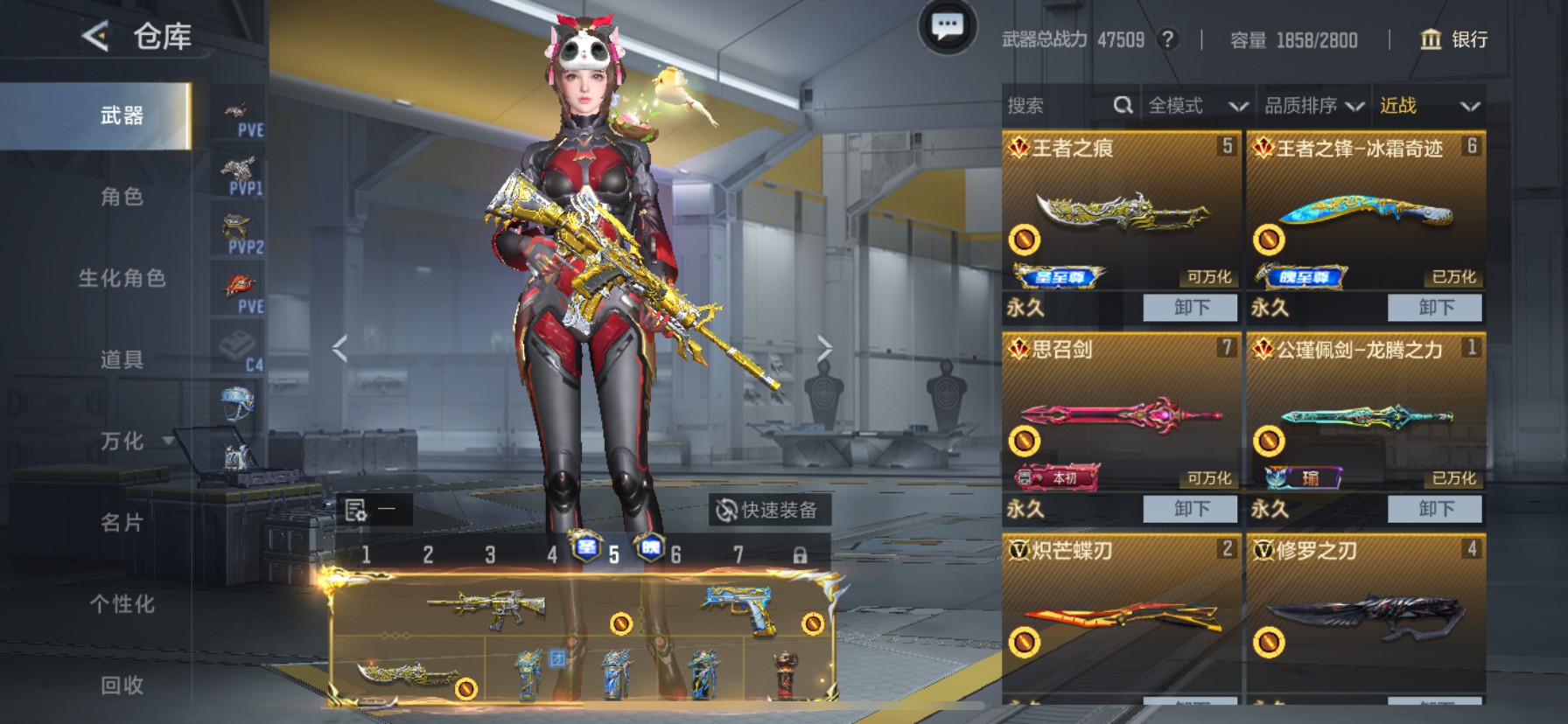Expand the 全模式 mode dropdown
This screenshot has height=724, width=1568.
point(1199,105)
